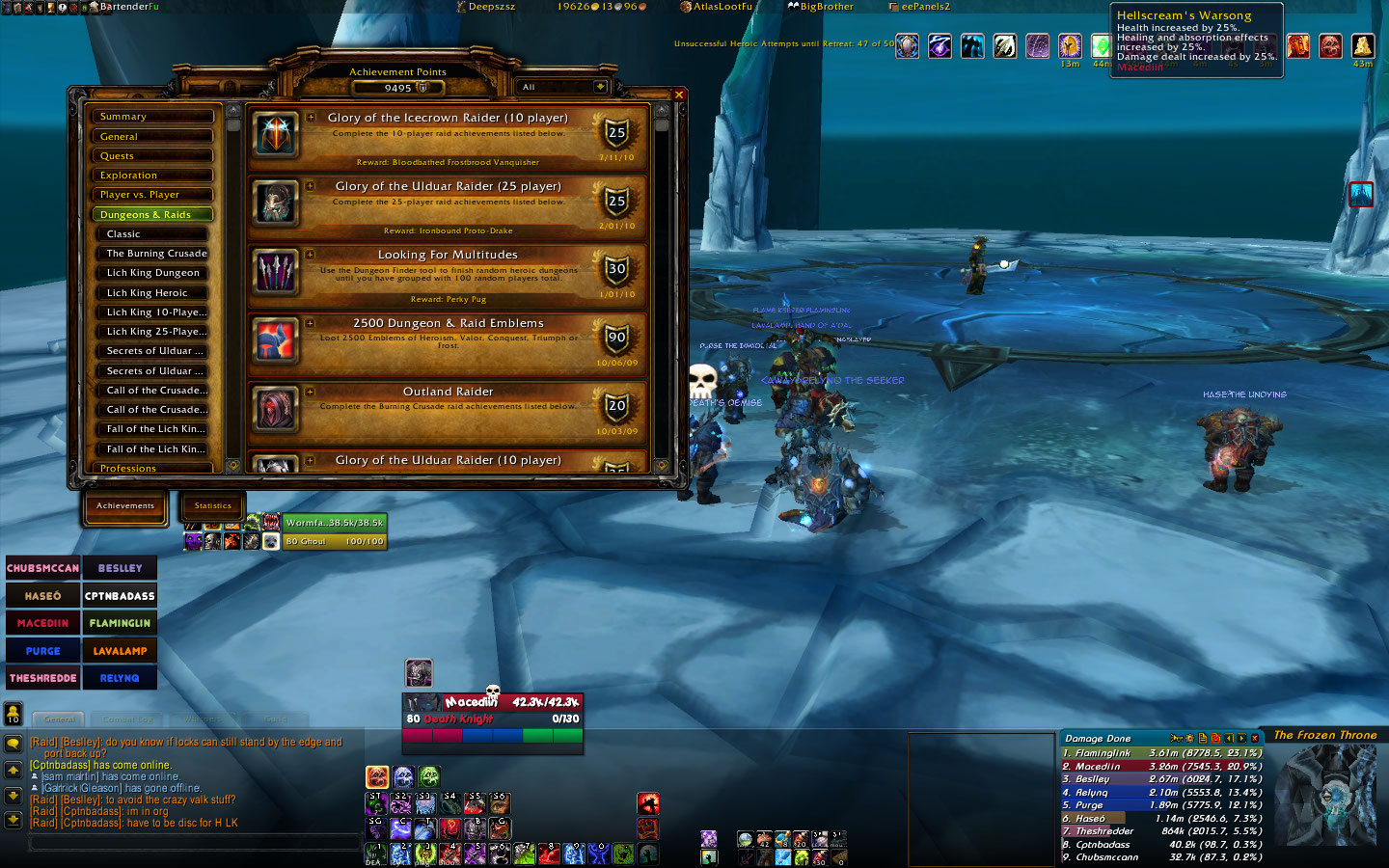Switch to the Achievements tab
Viewport: 1389px width, 868px height.
pos(125,506)
